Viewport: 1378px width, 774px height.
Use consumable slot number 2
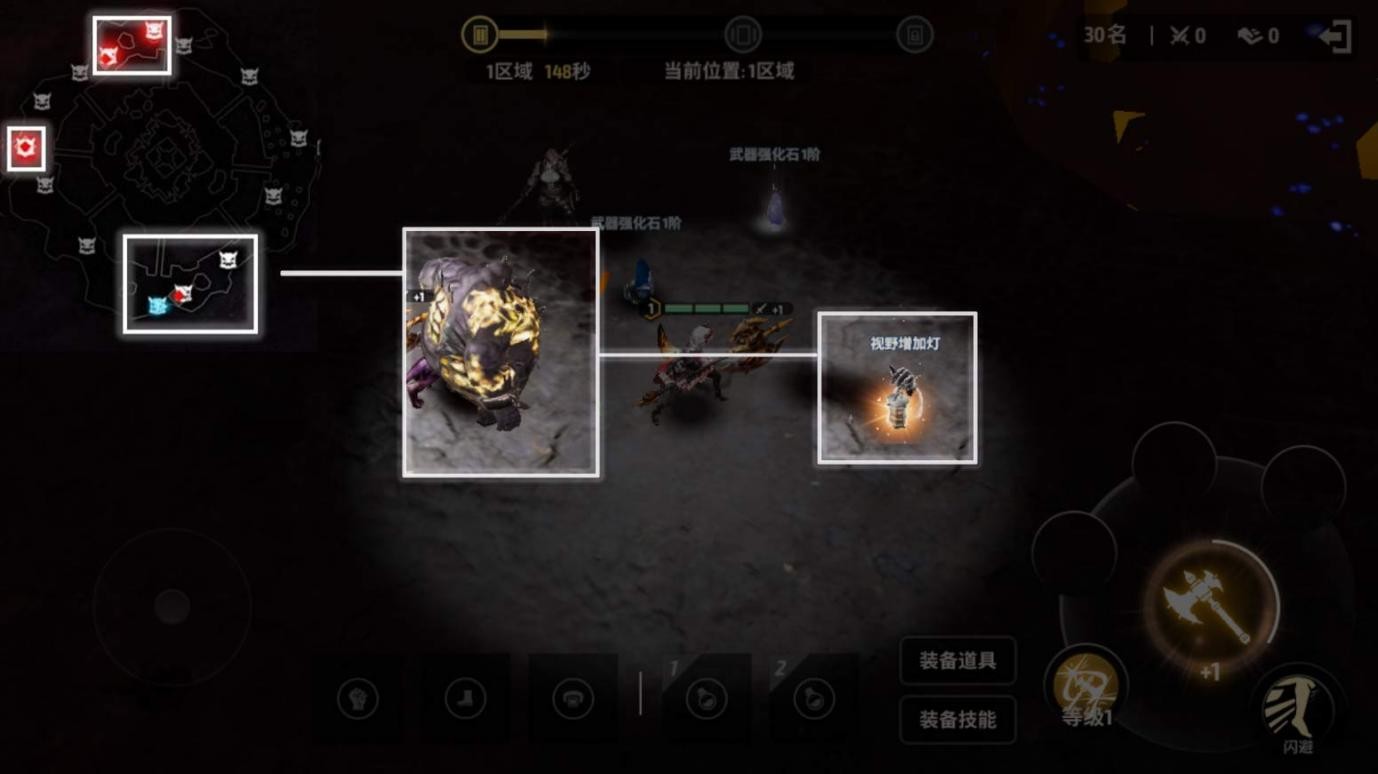pos(814,698)
